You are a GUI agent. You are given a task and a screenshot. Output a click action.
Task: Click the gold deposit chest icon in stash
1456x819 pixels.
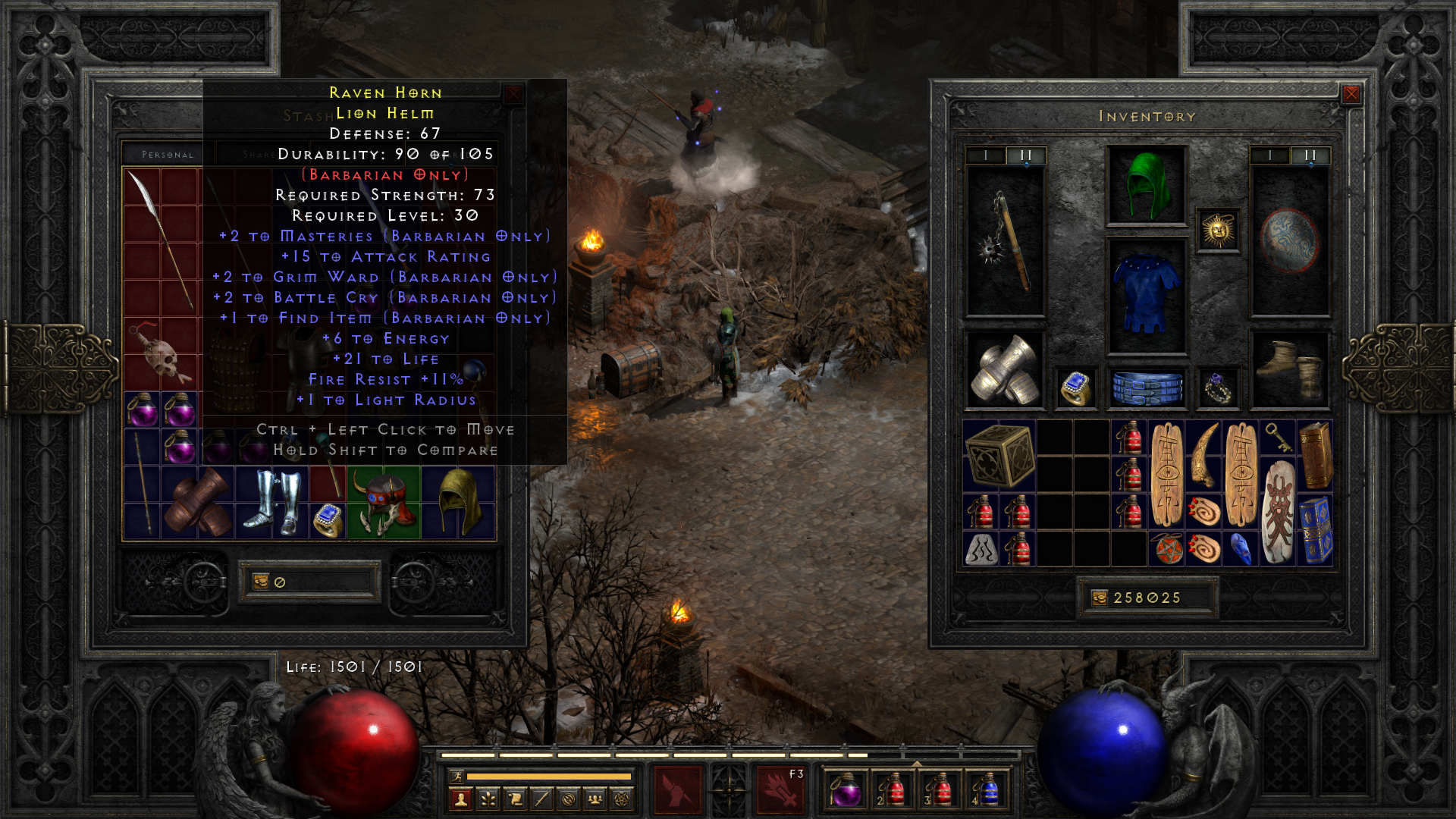click(x=262, y=582)
